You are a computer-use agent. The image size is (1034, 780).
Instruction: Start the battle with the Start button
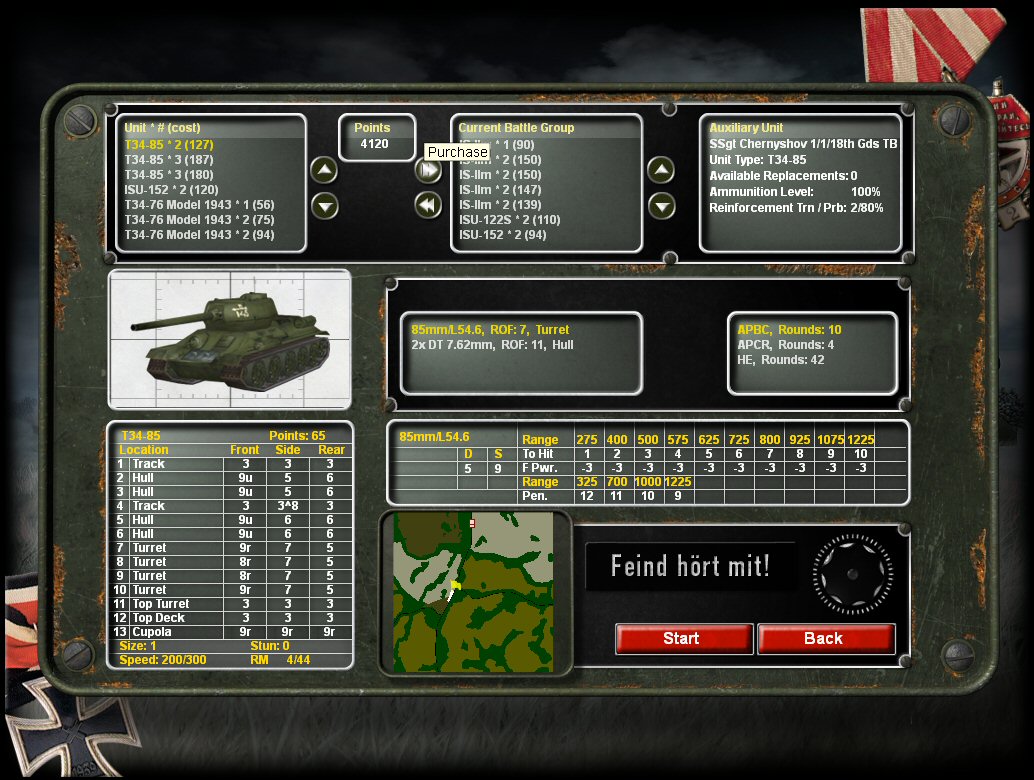(x=684, y=639)
